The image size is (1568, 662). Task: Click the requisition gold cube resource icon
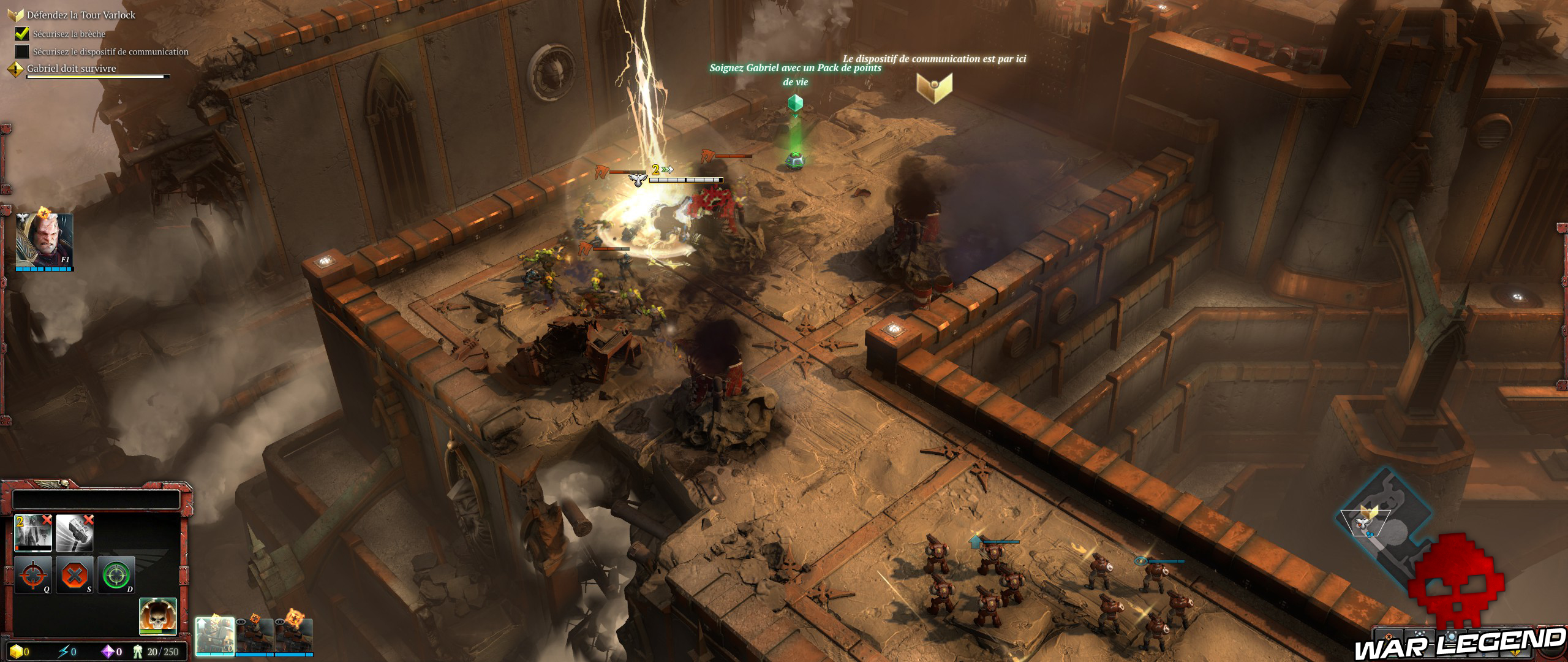coord(16,652)
